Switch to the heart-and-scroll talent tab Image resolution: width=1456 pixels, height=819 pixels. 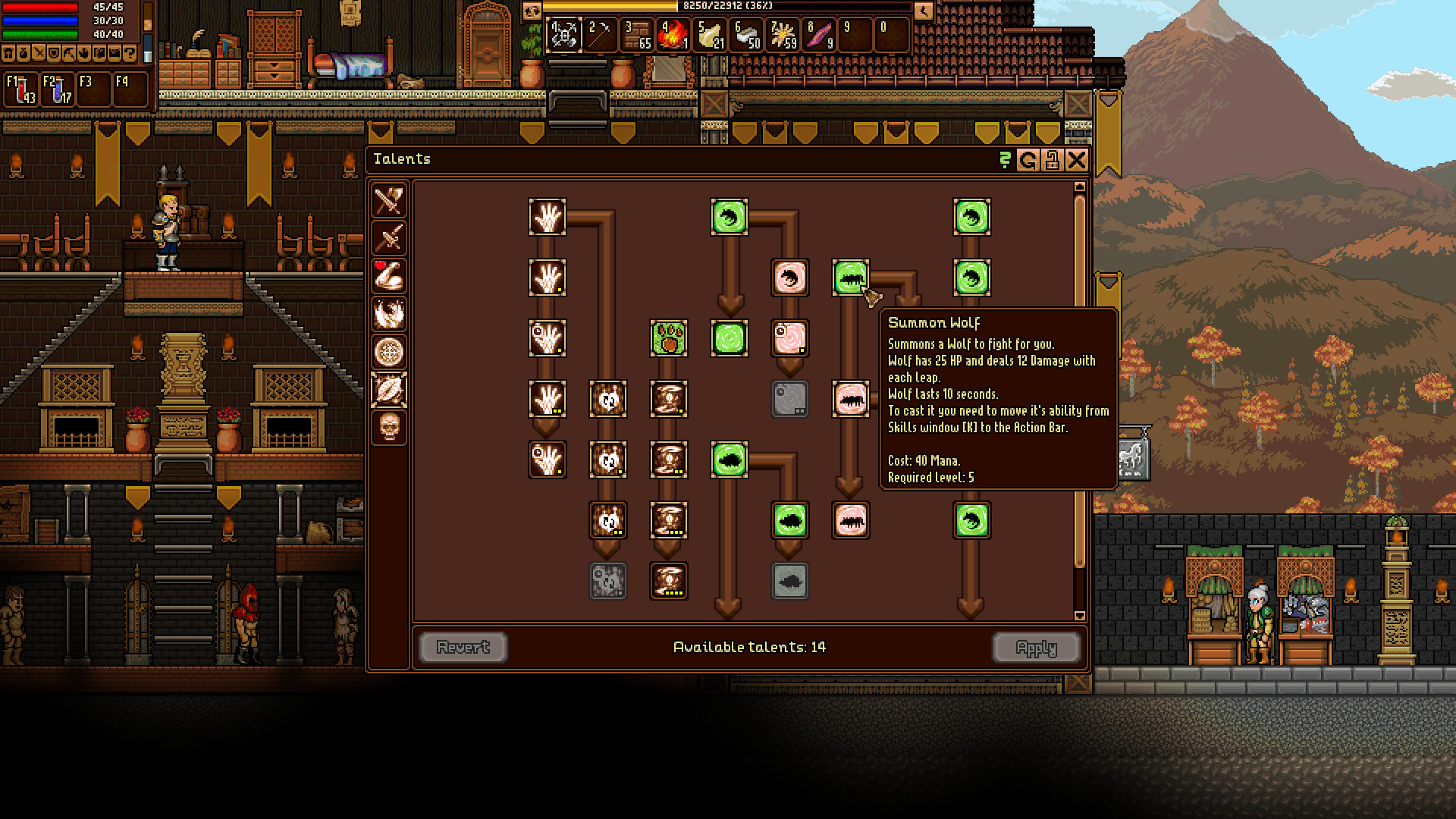coord(389,278)
